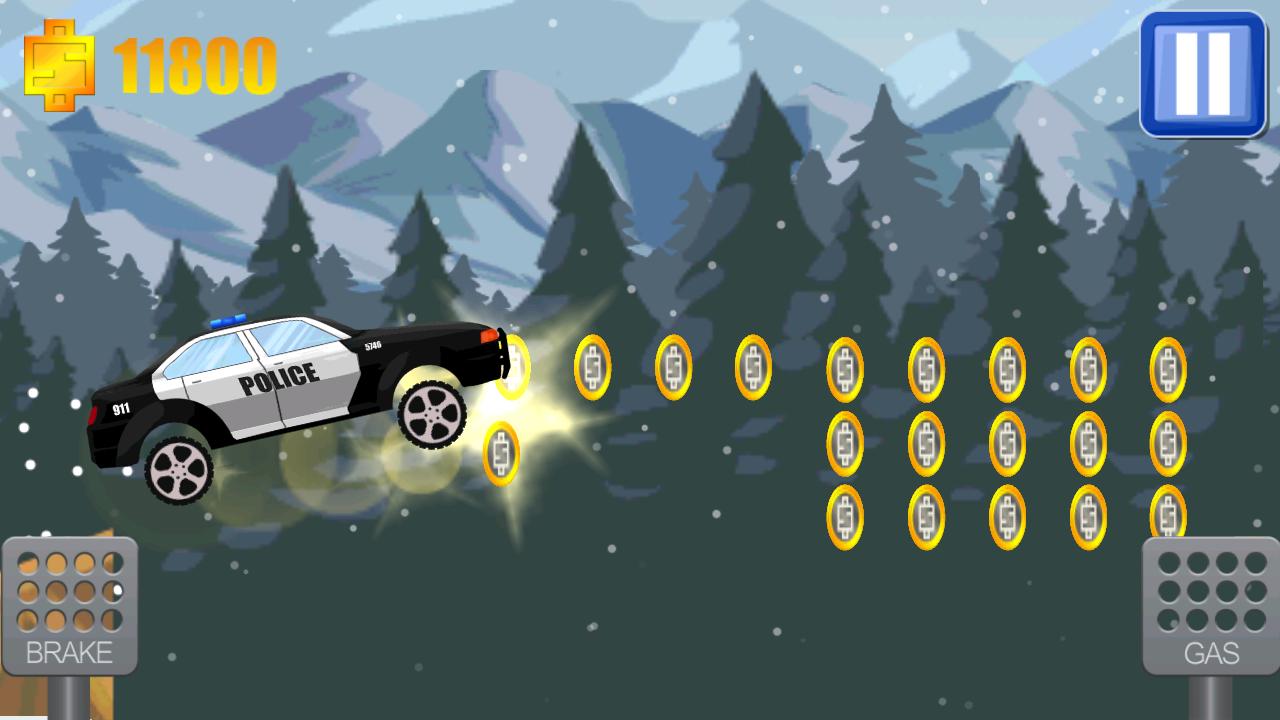
Task: Click the coin below the sparkling glow effect
Action: click(x=503, y=450)
